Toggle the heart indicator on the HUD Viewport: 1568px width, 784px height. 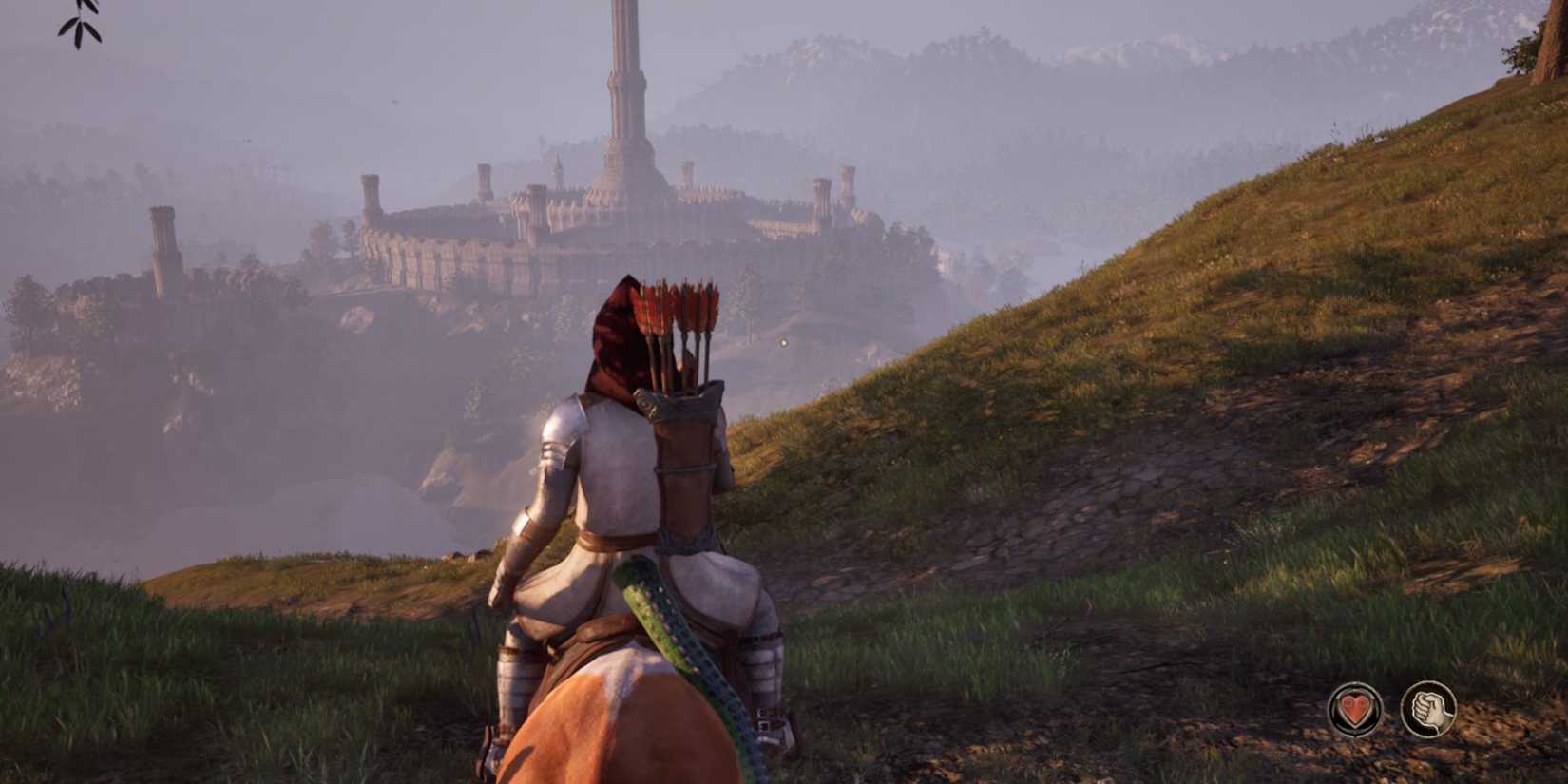[1357, 708]
